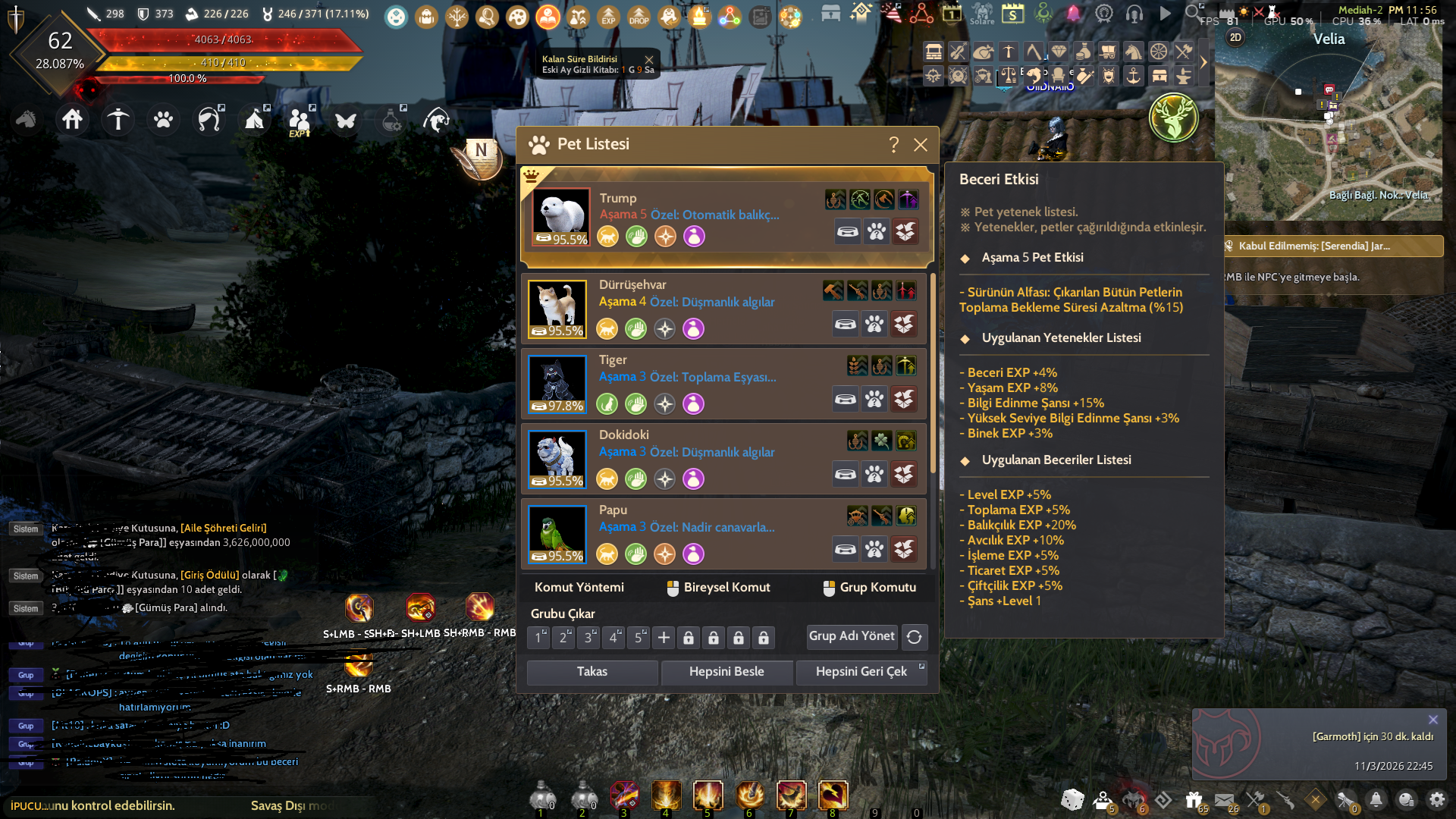Recall all pets with Hepsini Geri Çek
This screenshot has width=1456, height=819.
pyautogui.click(x=861, y=672)
